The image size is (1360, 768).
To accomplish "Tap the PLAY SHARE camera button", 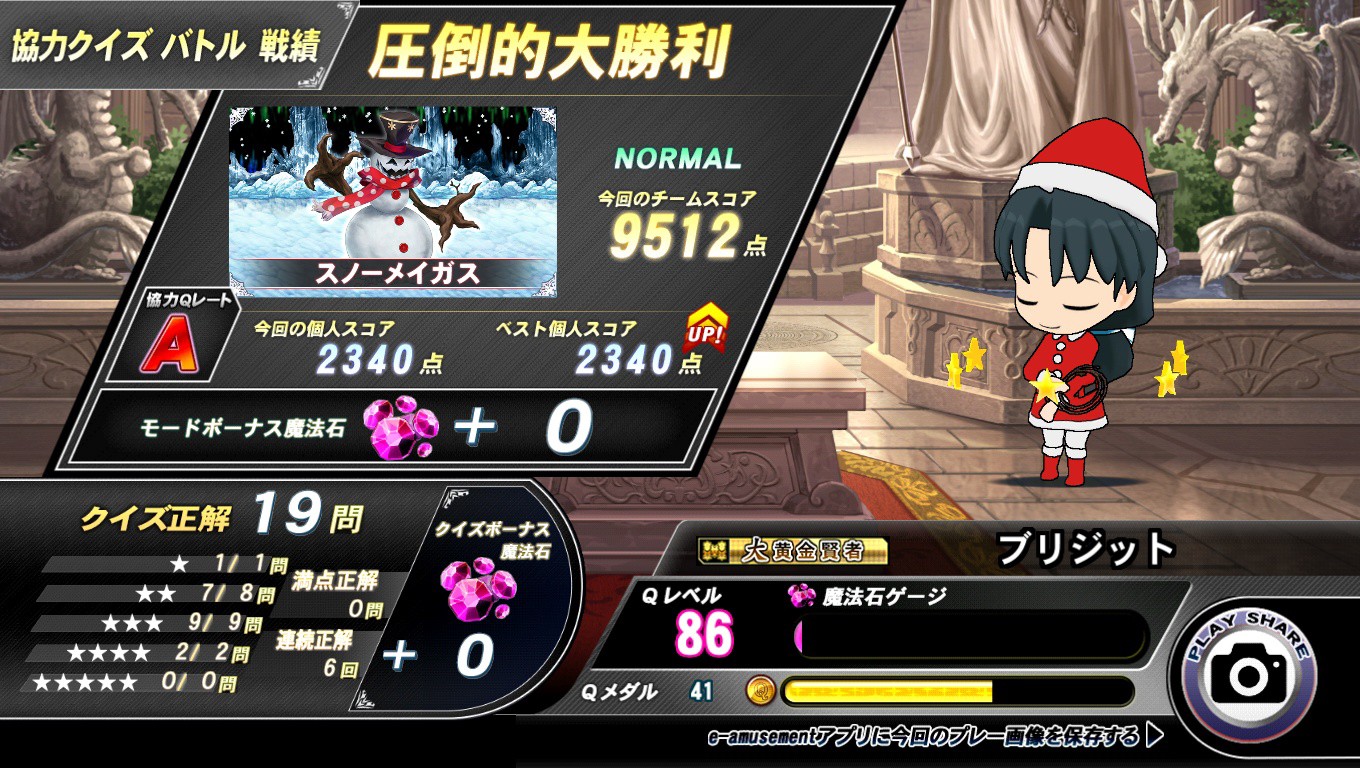I will (x=1248, y=675).
